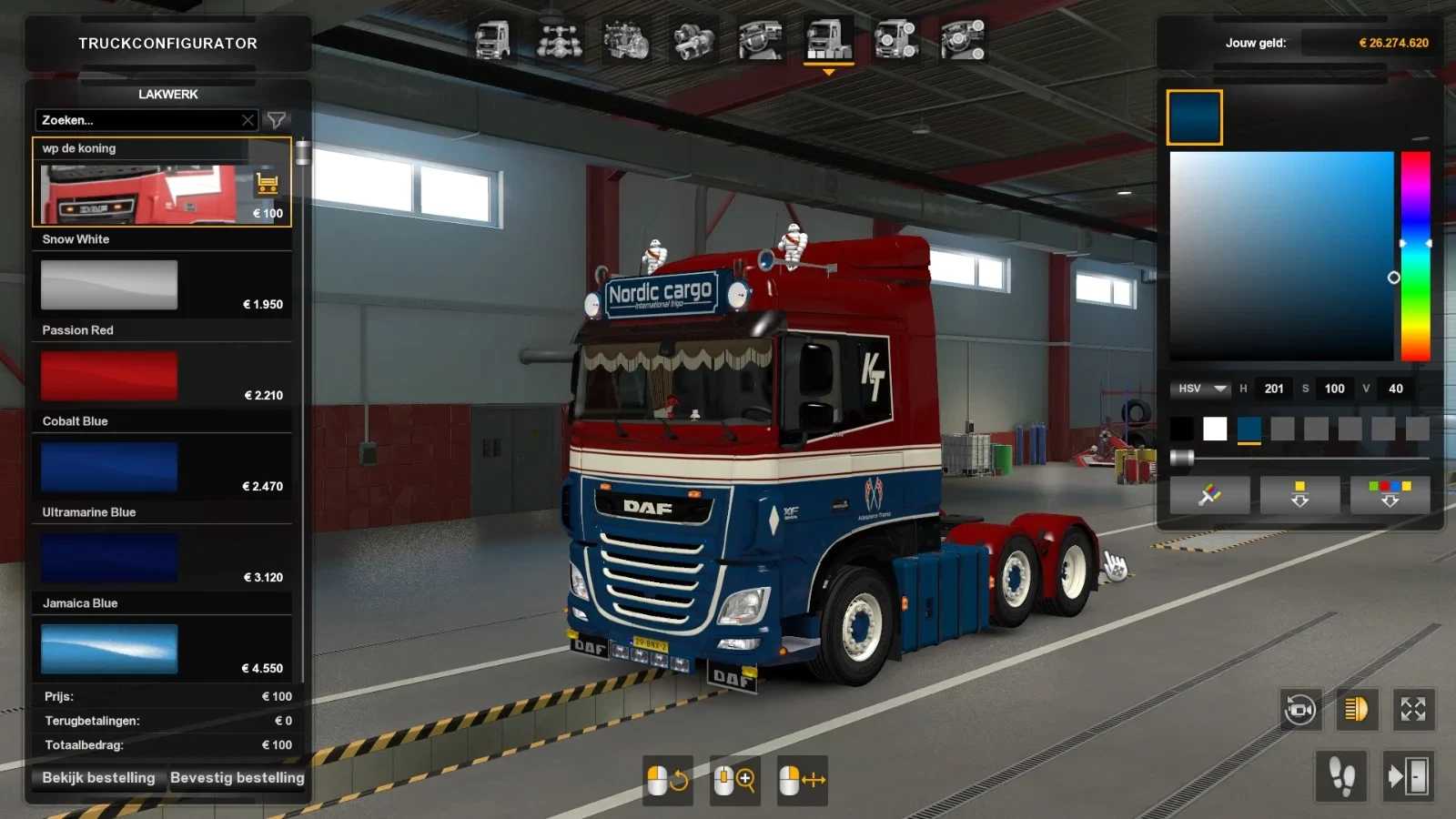
Task: Activate the color picker eyedropper tool
Action: (x=1209, y=495)
